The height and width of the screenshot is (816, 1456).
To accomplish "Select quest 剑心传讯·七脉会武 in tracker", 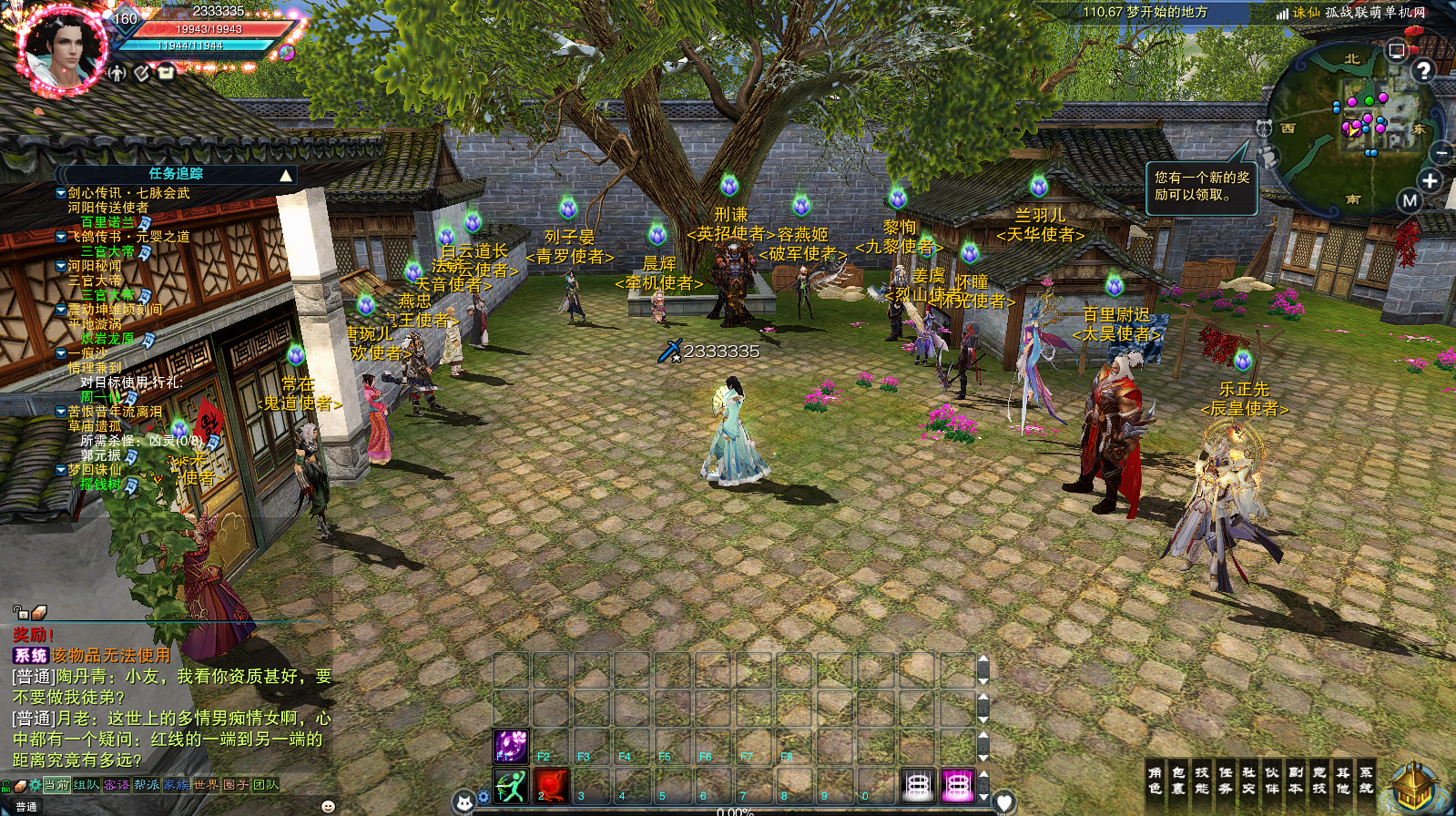I will 128,193.
